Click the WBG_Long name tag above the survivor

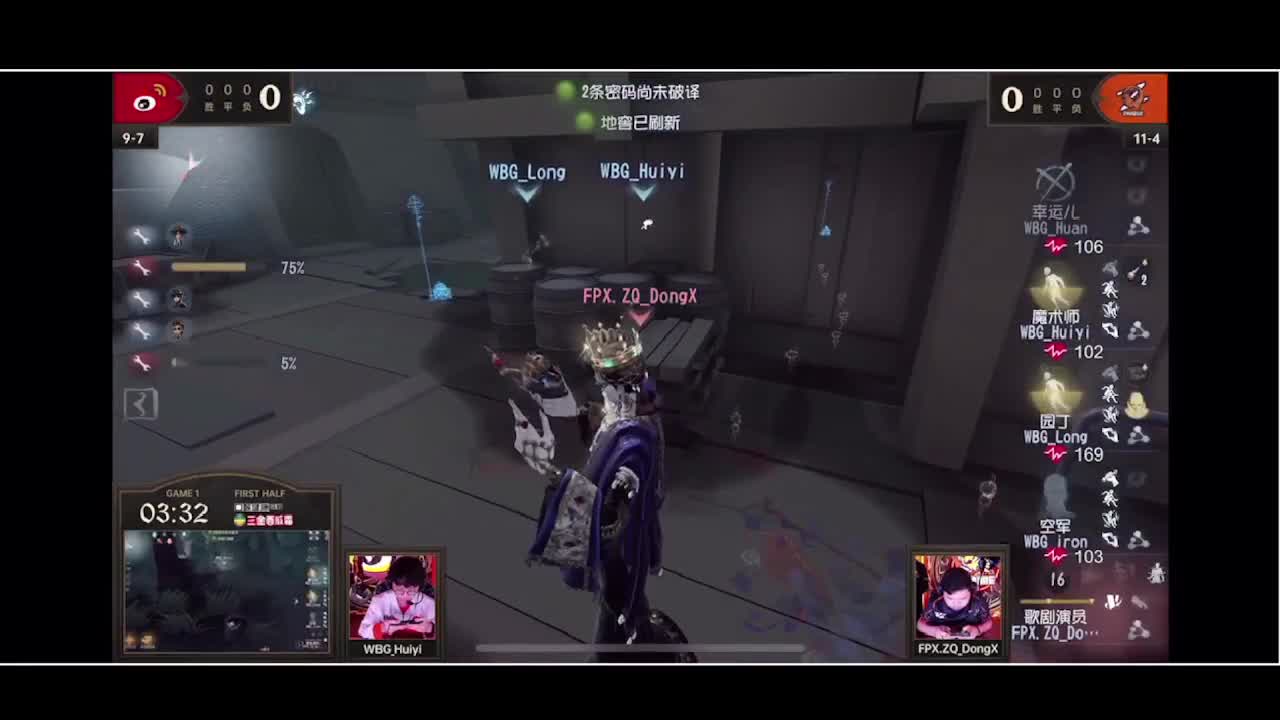(525, 172)
